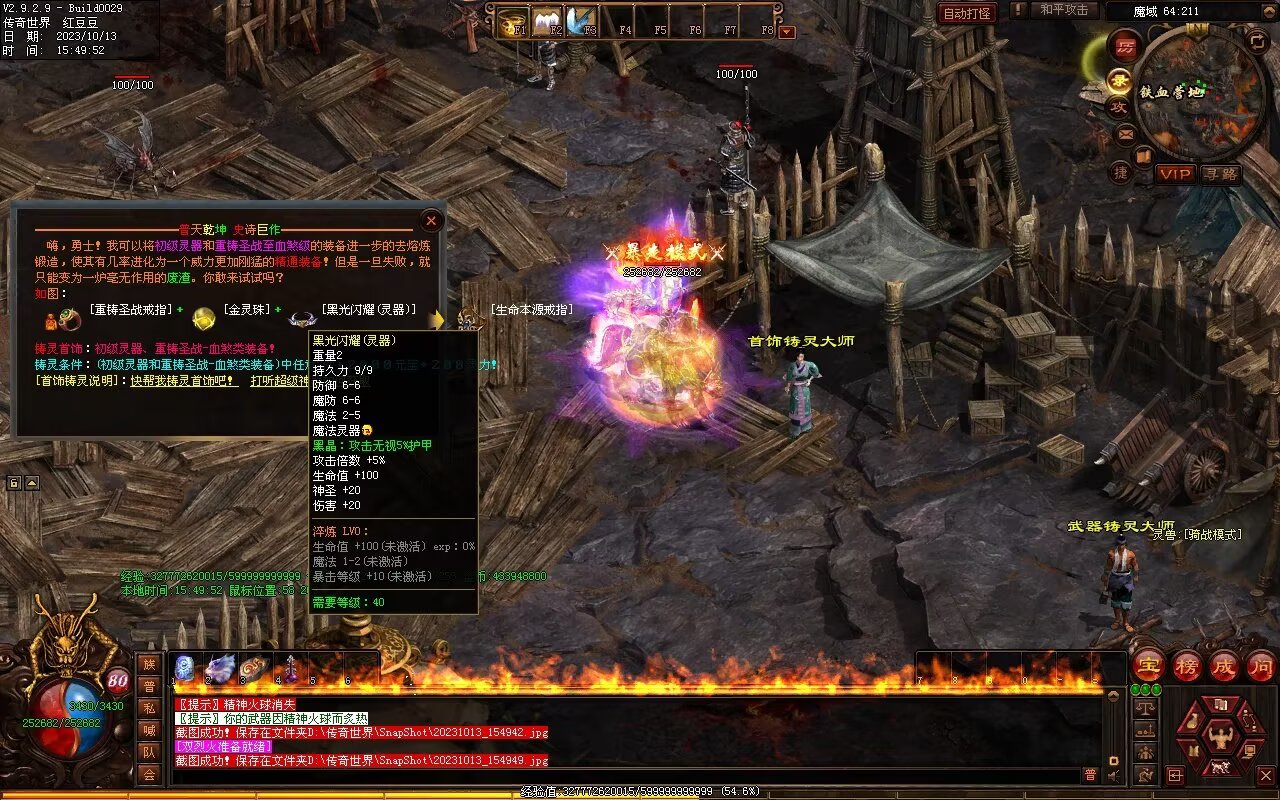Screen dimensions: 1280x800
Task: Switch chat to the 私 private channel
Action: pos(149,708)
